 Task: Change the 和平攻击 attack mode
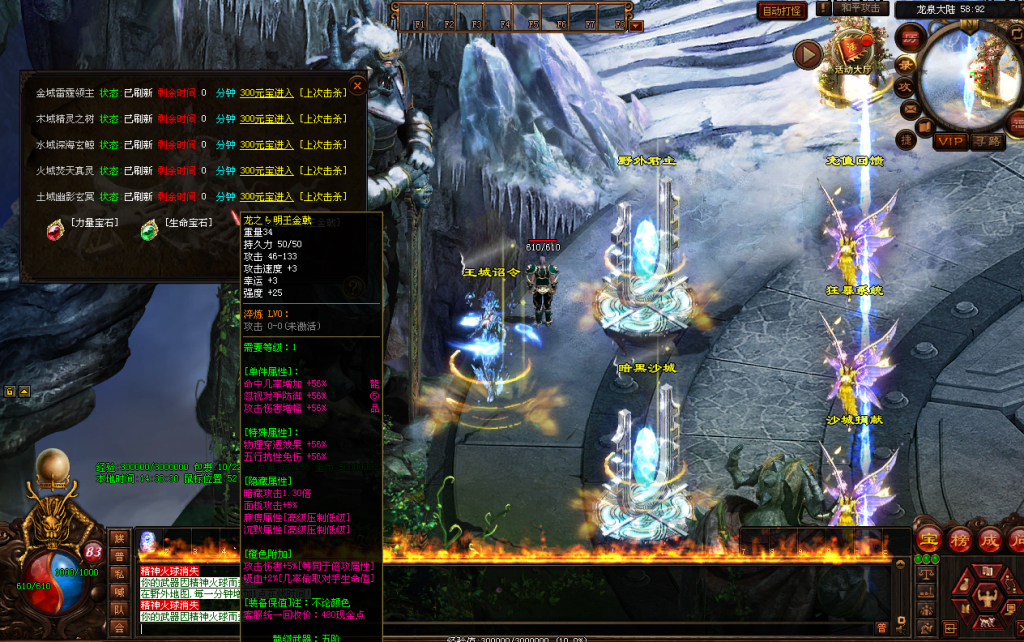(860, 9)
